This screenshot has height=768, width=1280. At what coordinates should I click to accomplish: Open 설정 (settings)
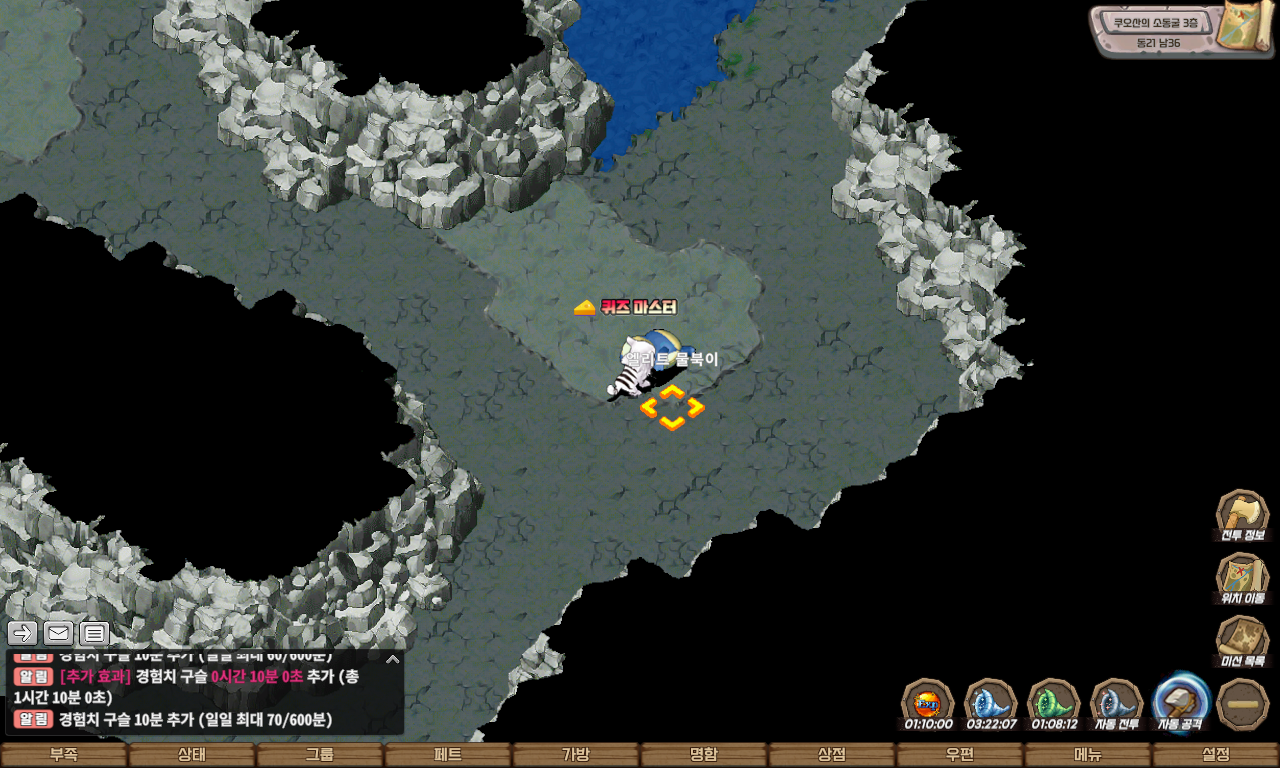click(1216, 755)
